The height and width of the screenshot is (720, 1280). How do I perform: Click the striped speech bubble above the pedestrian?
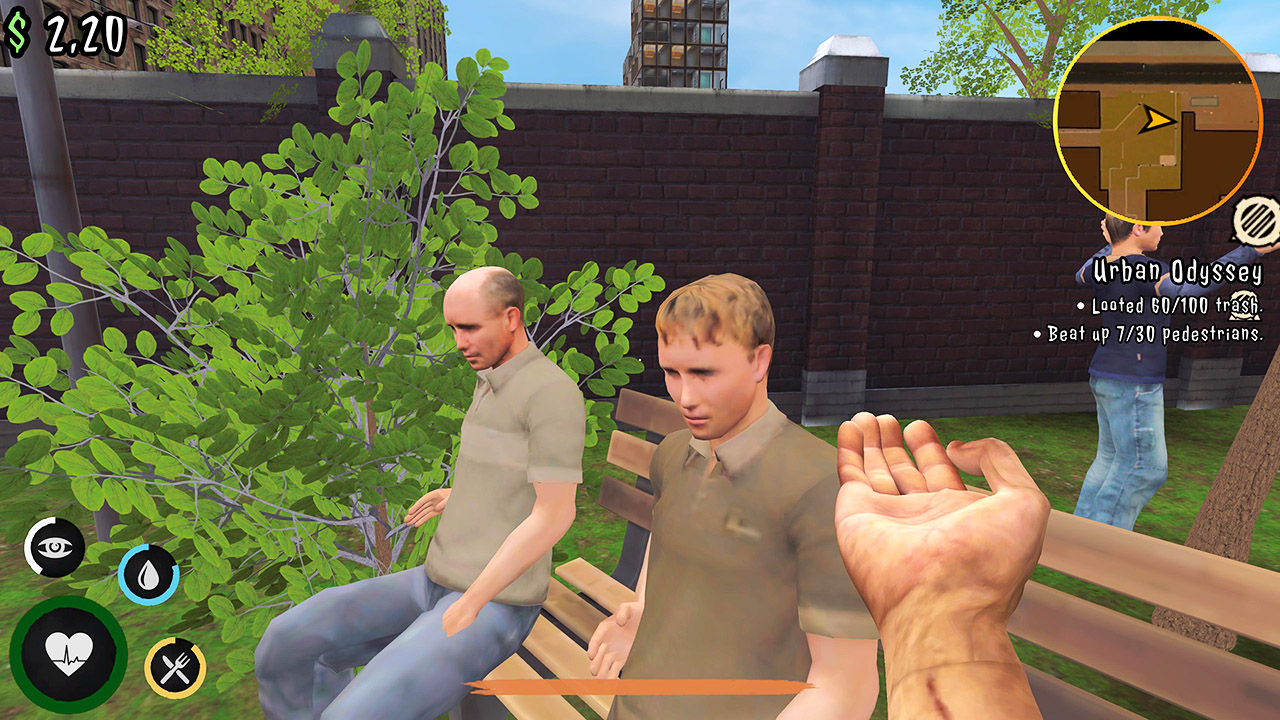coord(1253,219)
